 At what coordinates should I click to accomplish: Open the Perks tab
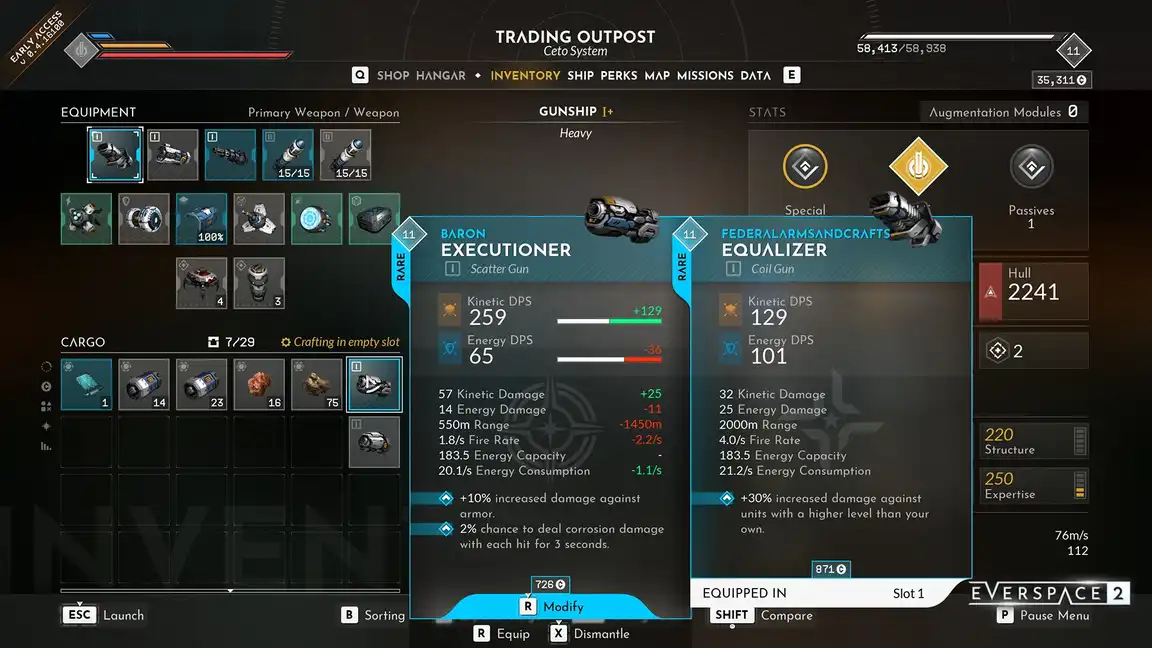pyautogui.click(x=619, y=75)
